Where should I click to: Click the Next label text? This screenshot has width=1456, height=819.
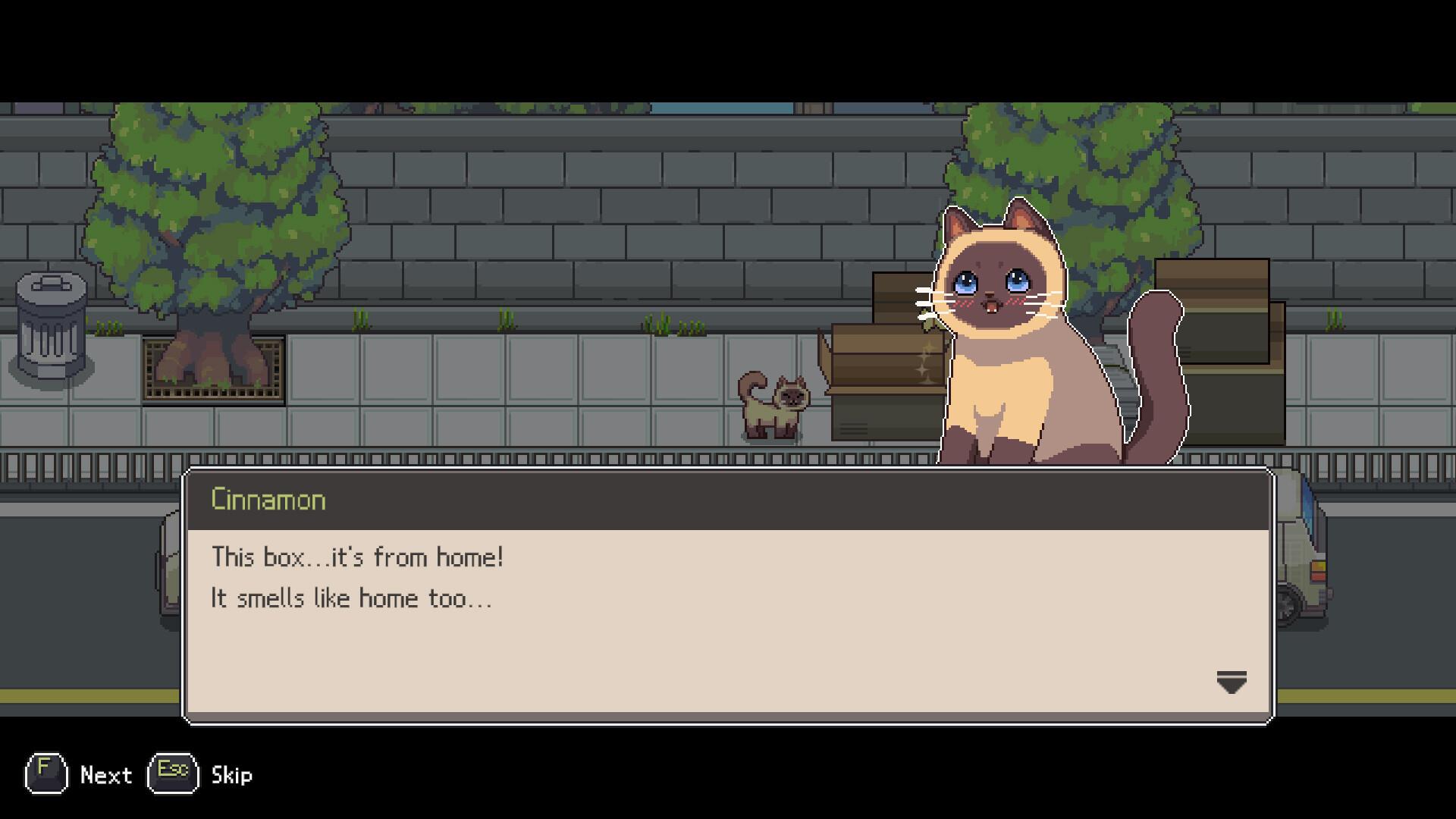(106, 775)
